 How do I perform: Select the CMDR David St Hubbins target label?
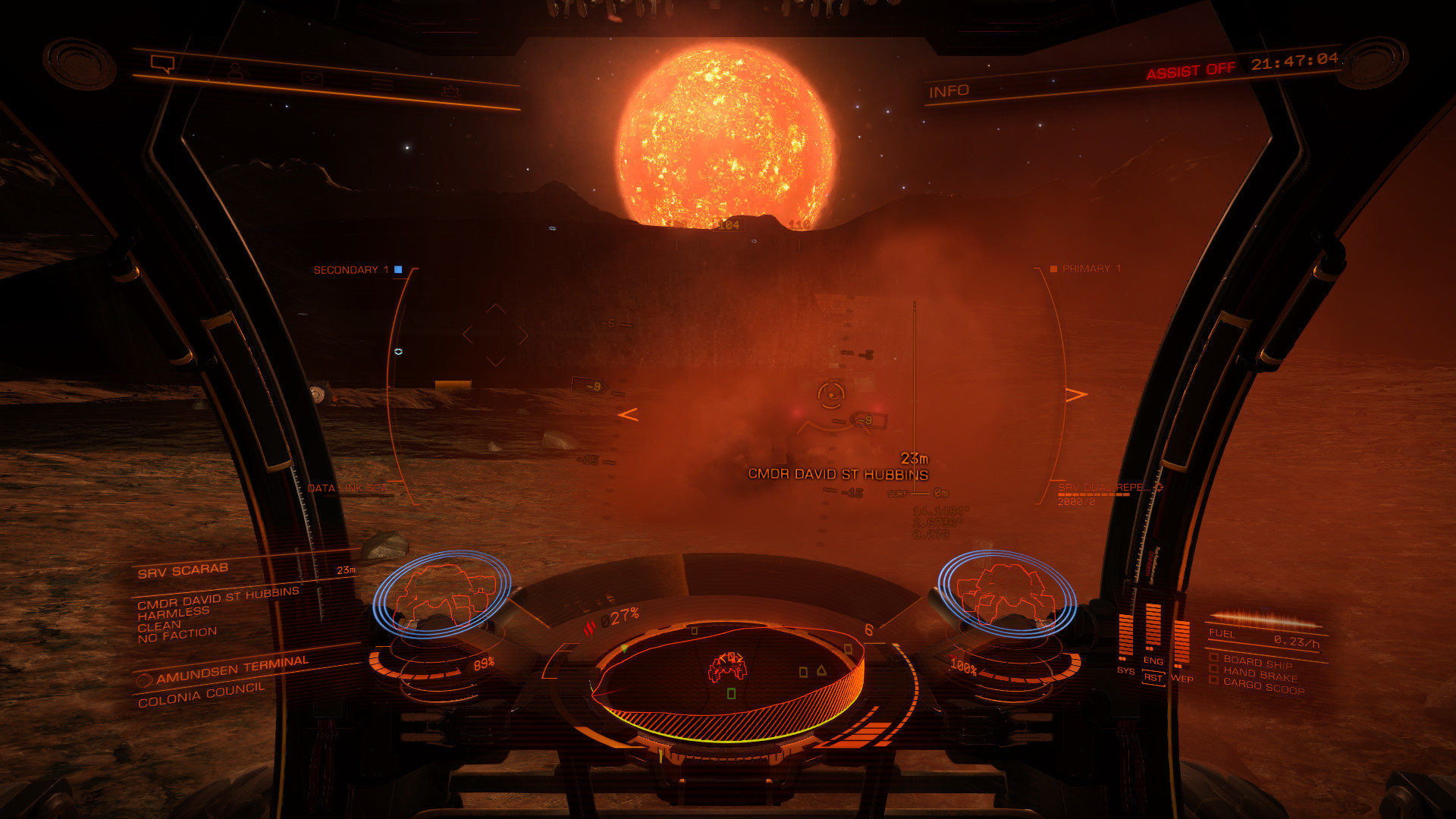[x=838, y=474]
